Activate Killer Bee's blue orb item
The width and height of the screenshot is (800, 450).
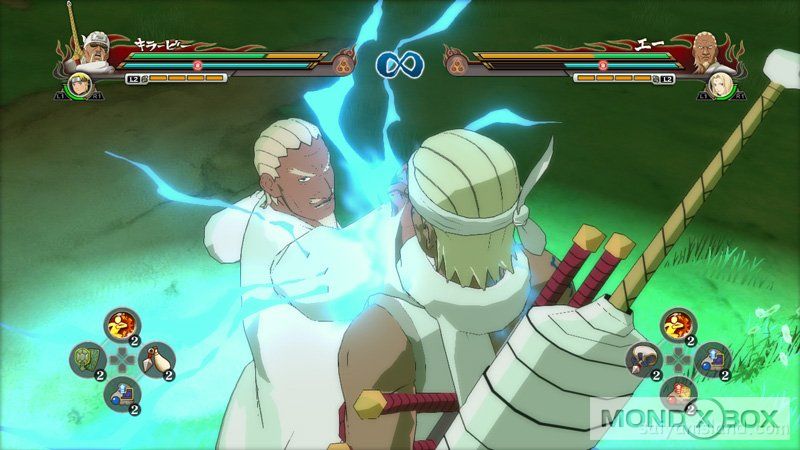coord(121,393)
